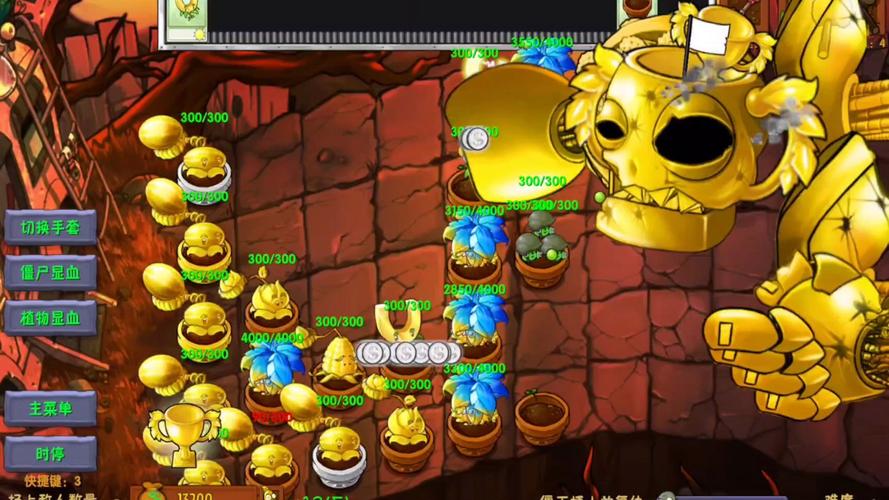Toggle the 植物显血 plant health display
Screen dimensions: 889x500
pyautogui.click(x=51, y=319)
